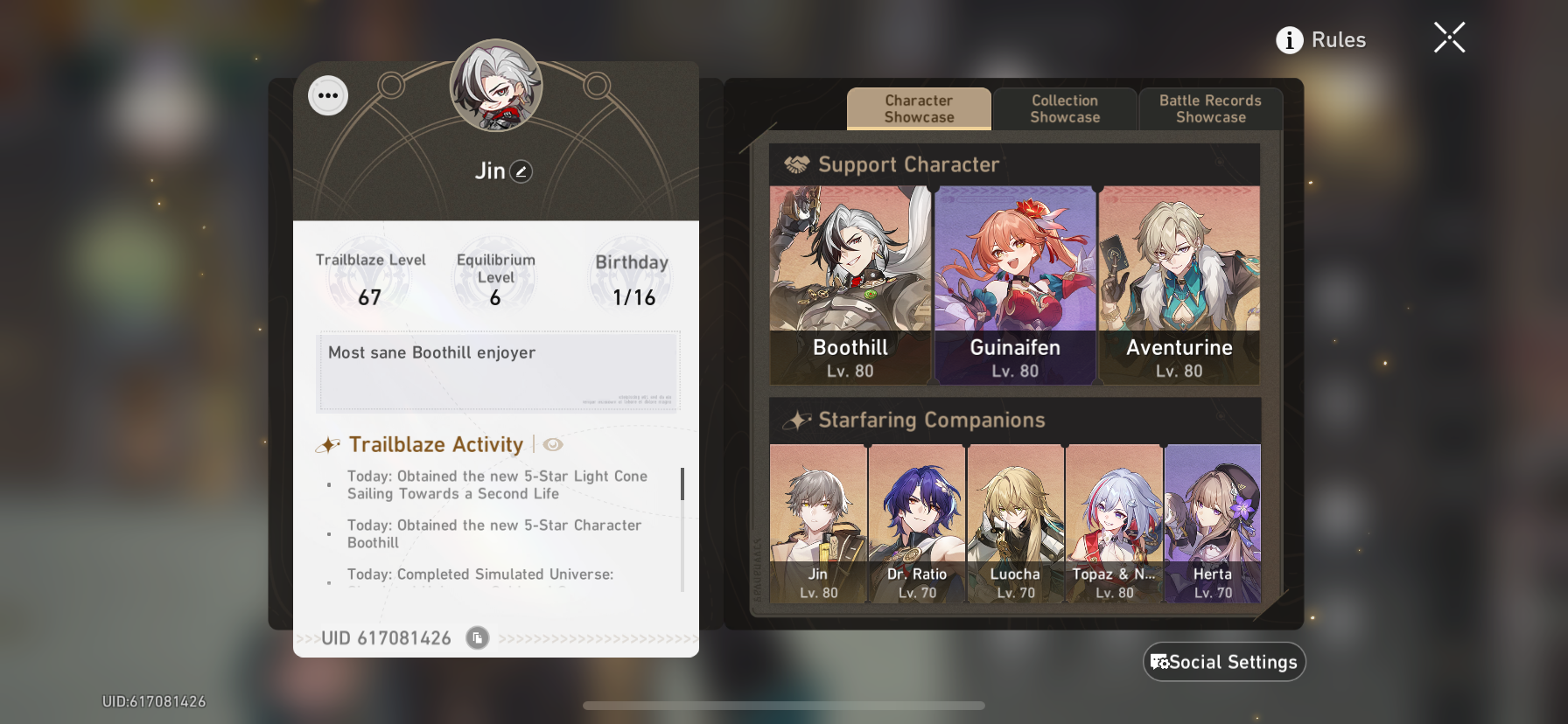Click the signature text box
The height and width of the screenshot is (724, 1568).
(498, 372)
